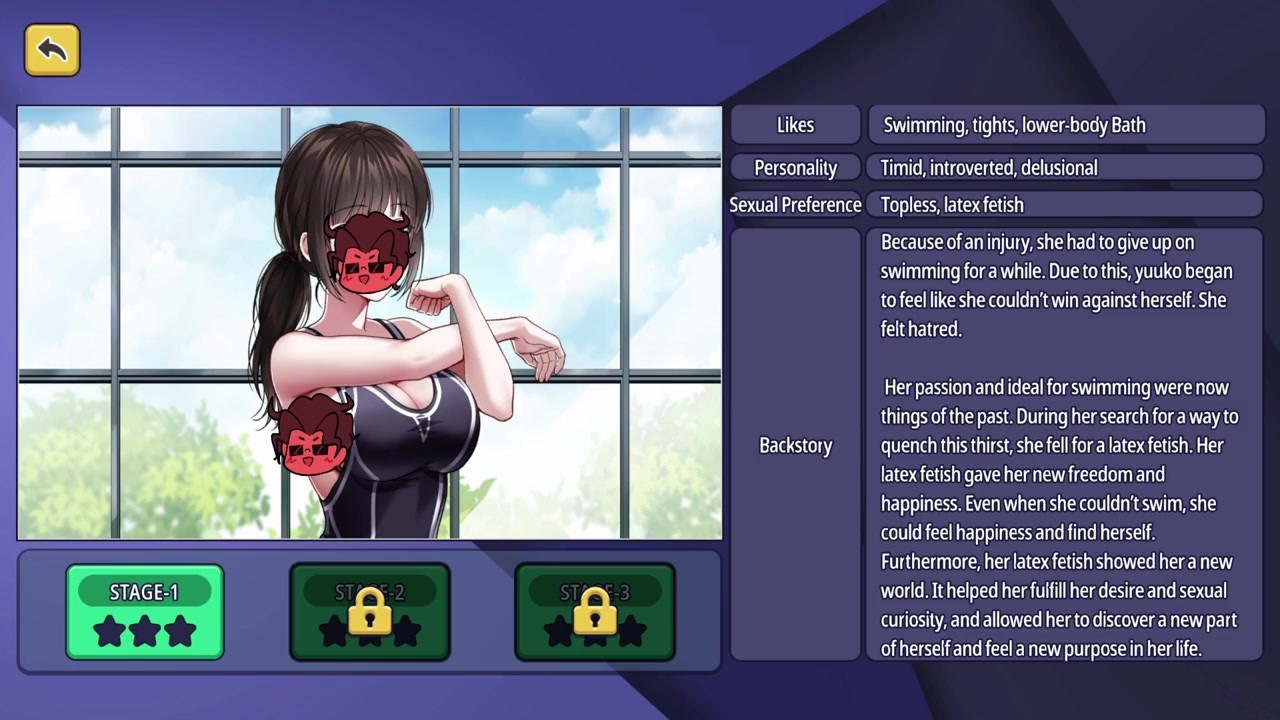The width and height of the screenshot is (1280, 720).
Task: Go back with the yellow arrow button
Action: click(52, 50)
